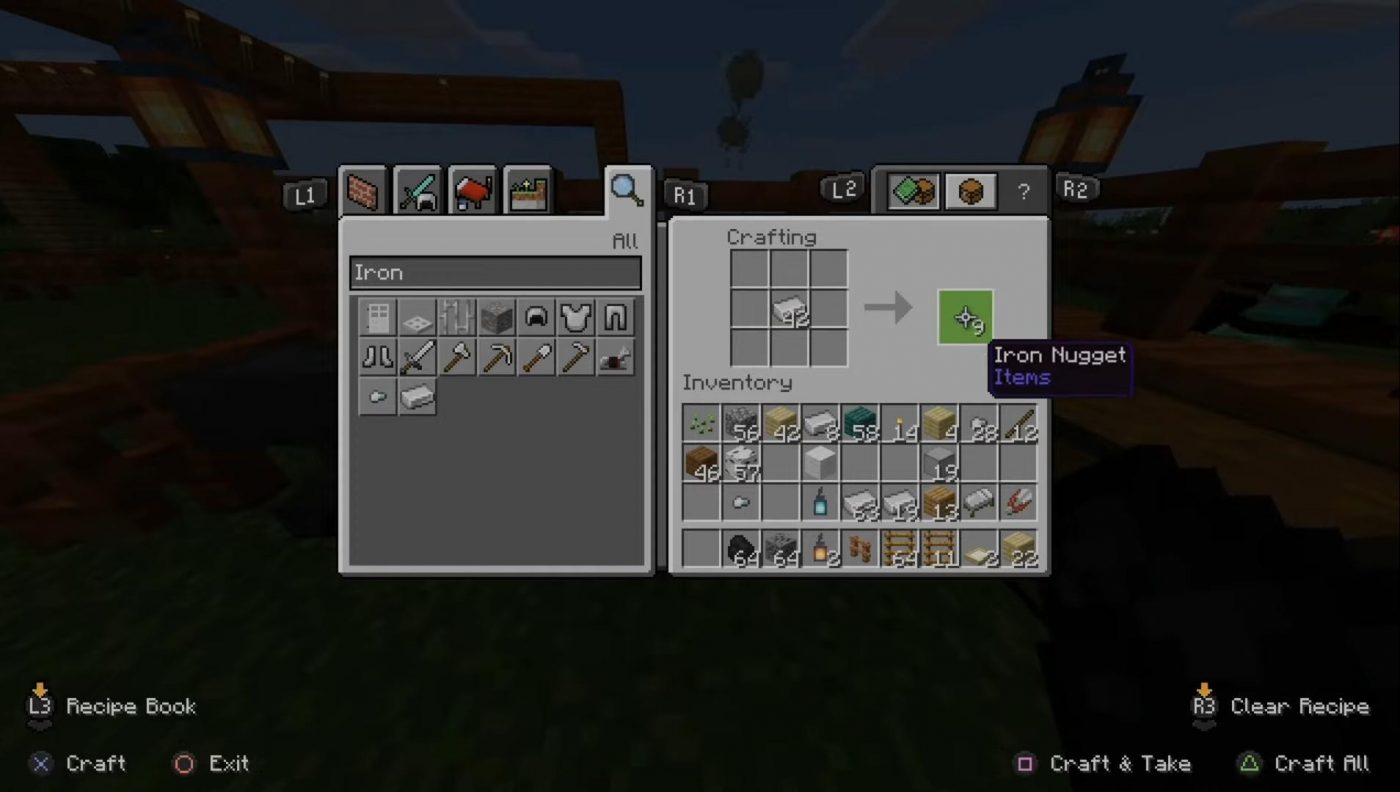The height and width of the screenshot is (792, 1400).
Task: Switch to the Nature recipes tab
Action: (524, 191)
